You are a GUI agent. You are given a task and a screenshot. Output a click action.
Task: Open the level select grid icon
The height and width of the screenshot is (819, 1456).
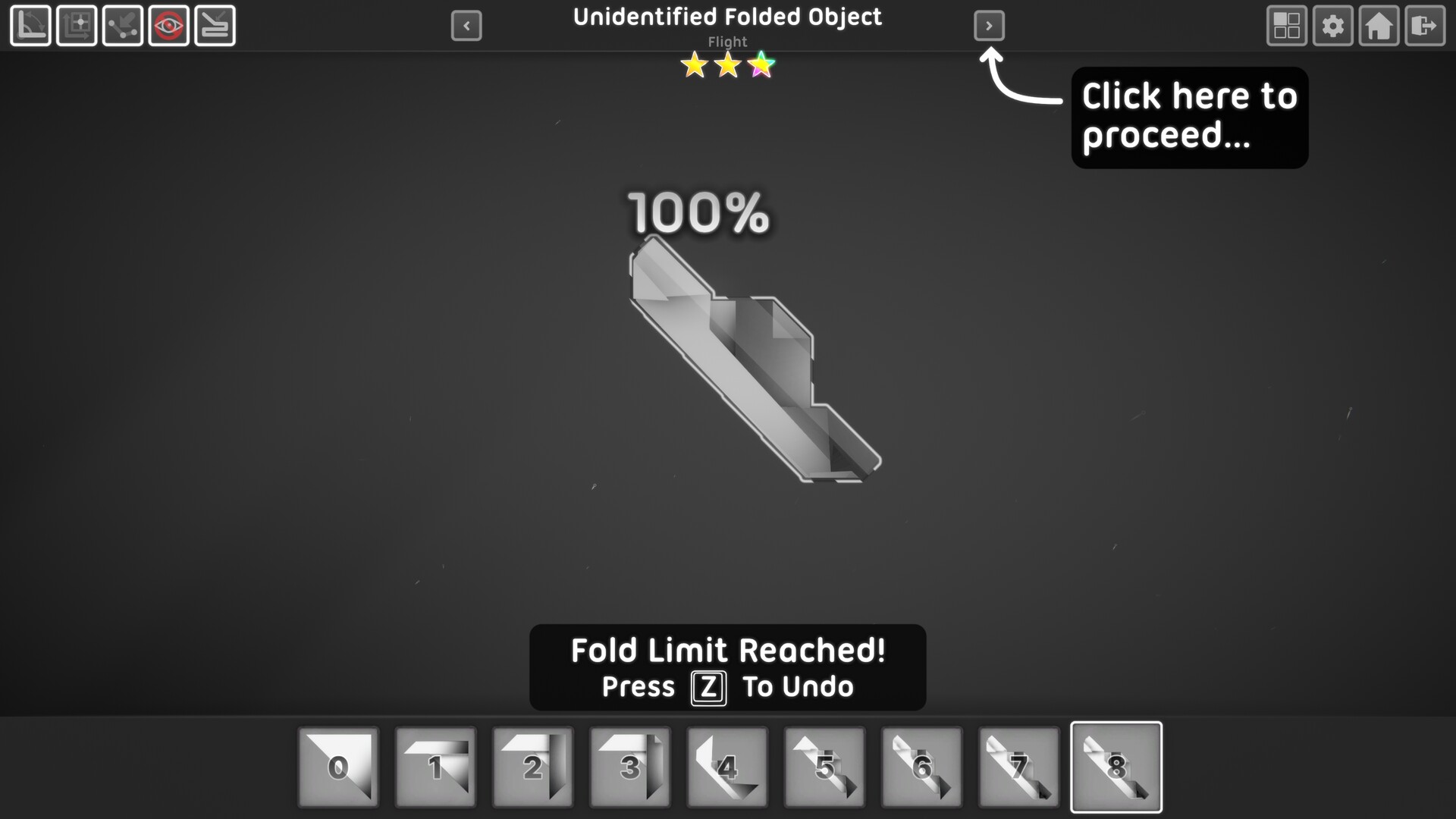pyautogui.click(x=1286, y=25)
